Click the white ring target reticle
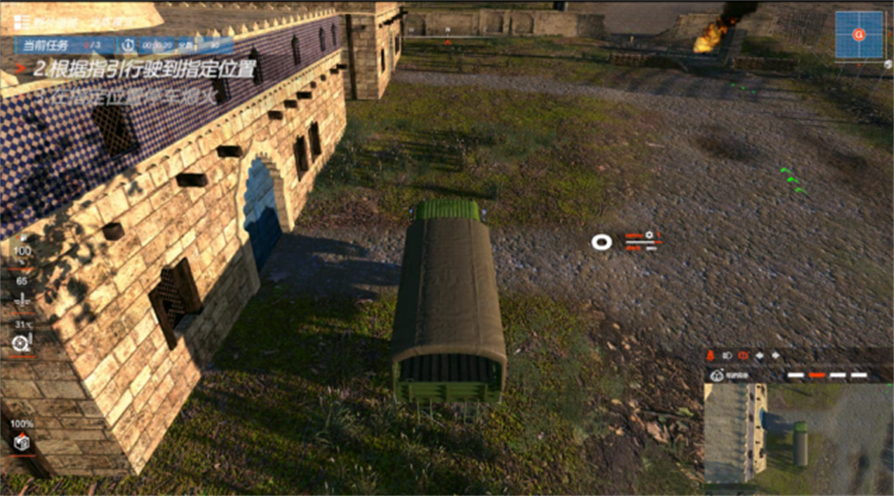Image resolution: width=894 pixels, height=496 pixels. pos(601,242)
